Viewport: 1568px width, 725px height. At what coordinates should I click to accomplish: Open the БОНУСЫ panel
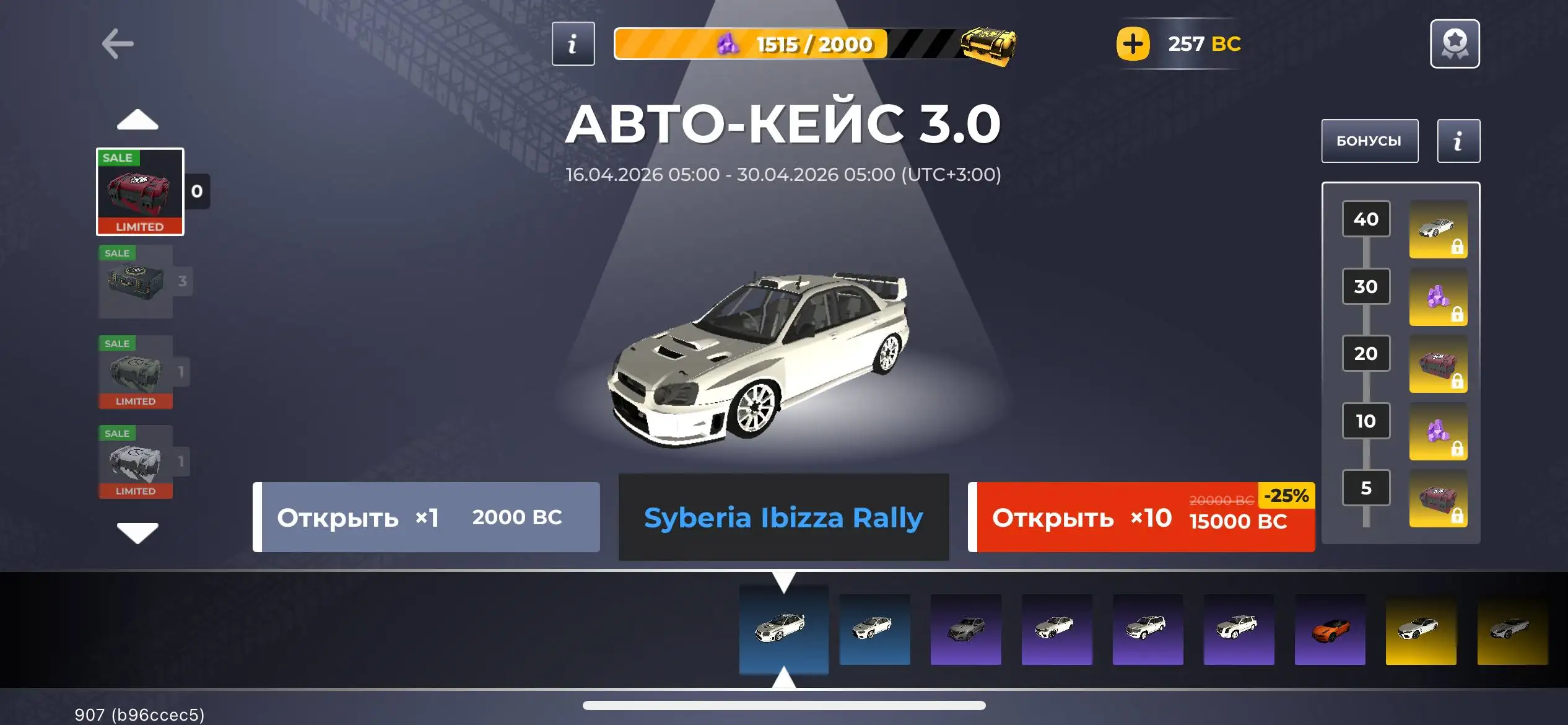[1370, 141]
